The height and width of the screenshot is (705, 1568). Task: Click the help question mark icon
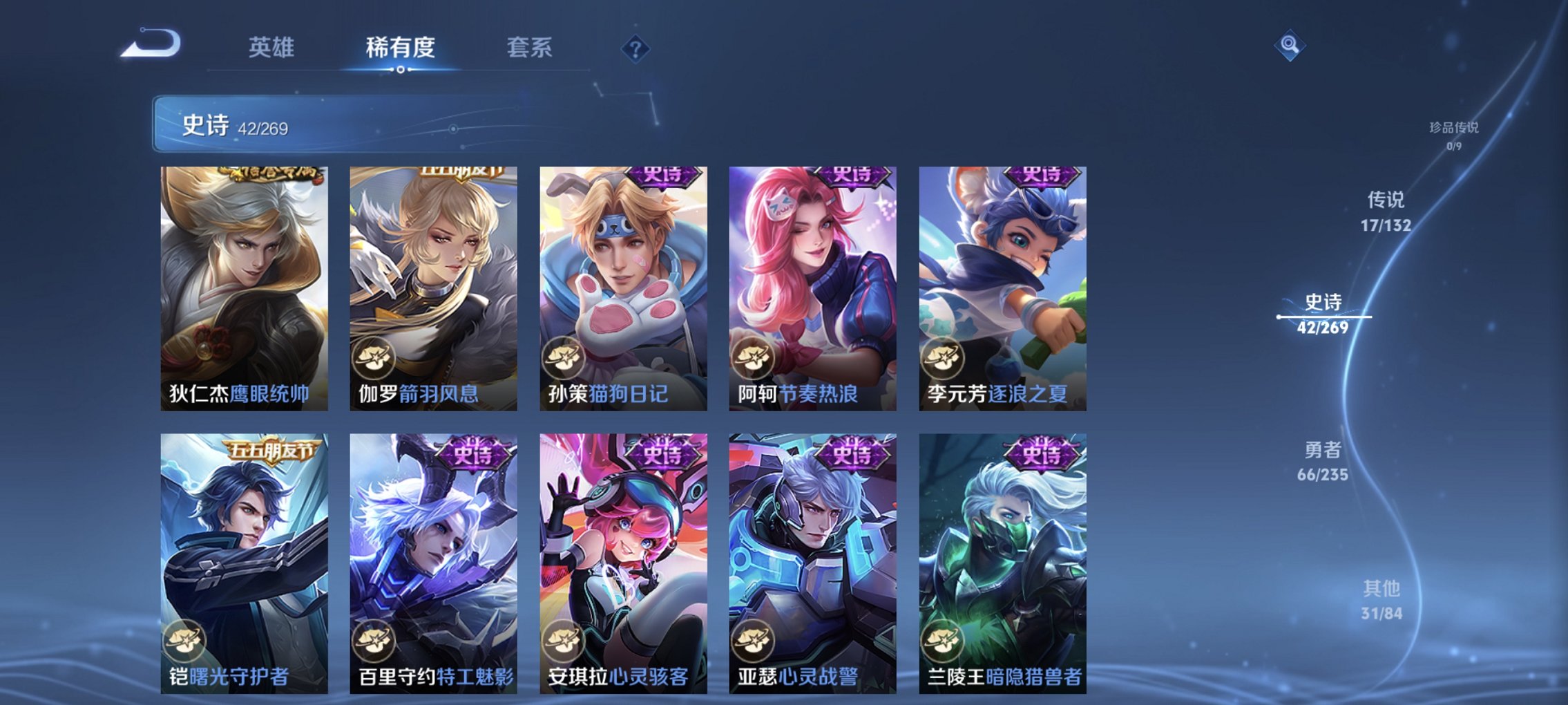[x=635, y=48]
